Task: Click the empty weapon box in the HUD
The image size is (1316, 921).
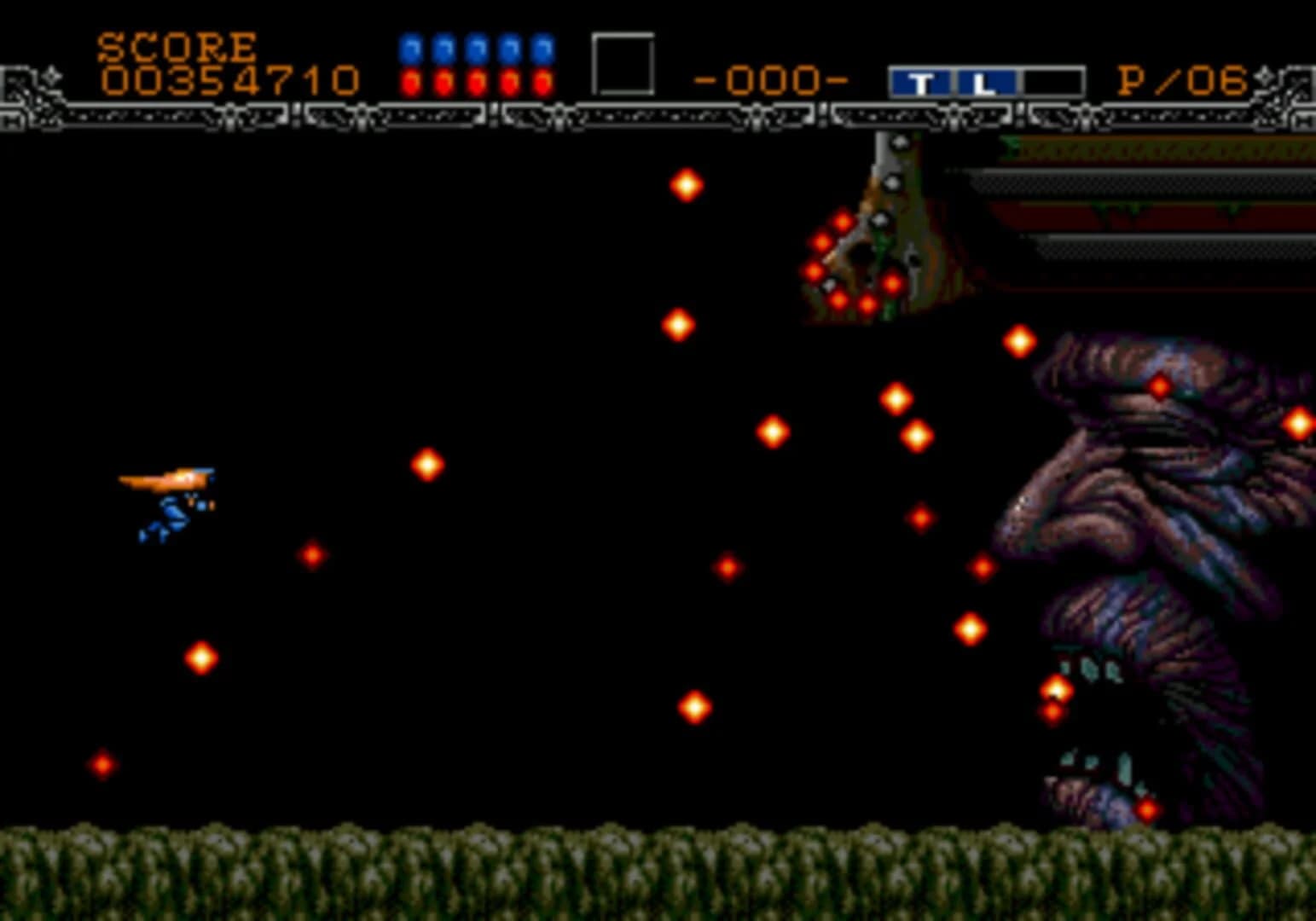Action: (622, 61)
